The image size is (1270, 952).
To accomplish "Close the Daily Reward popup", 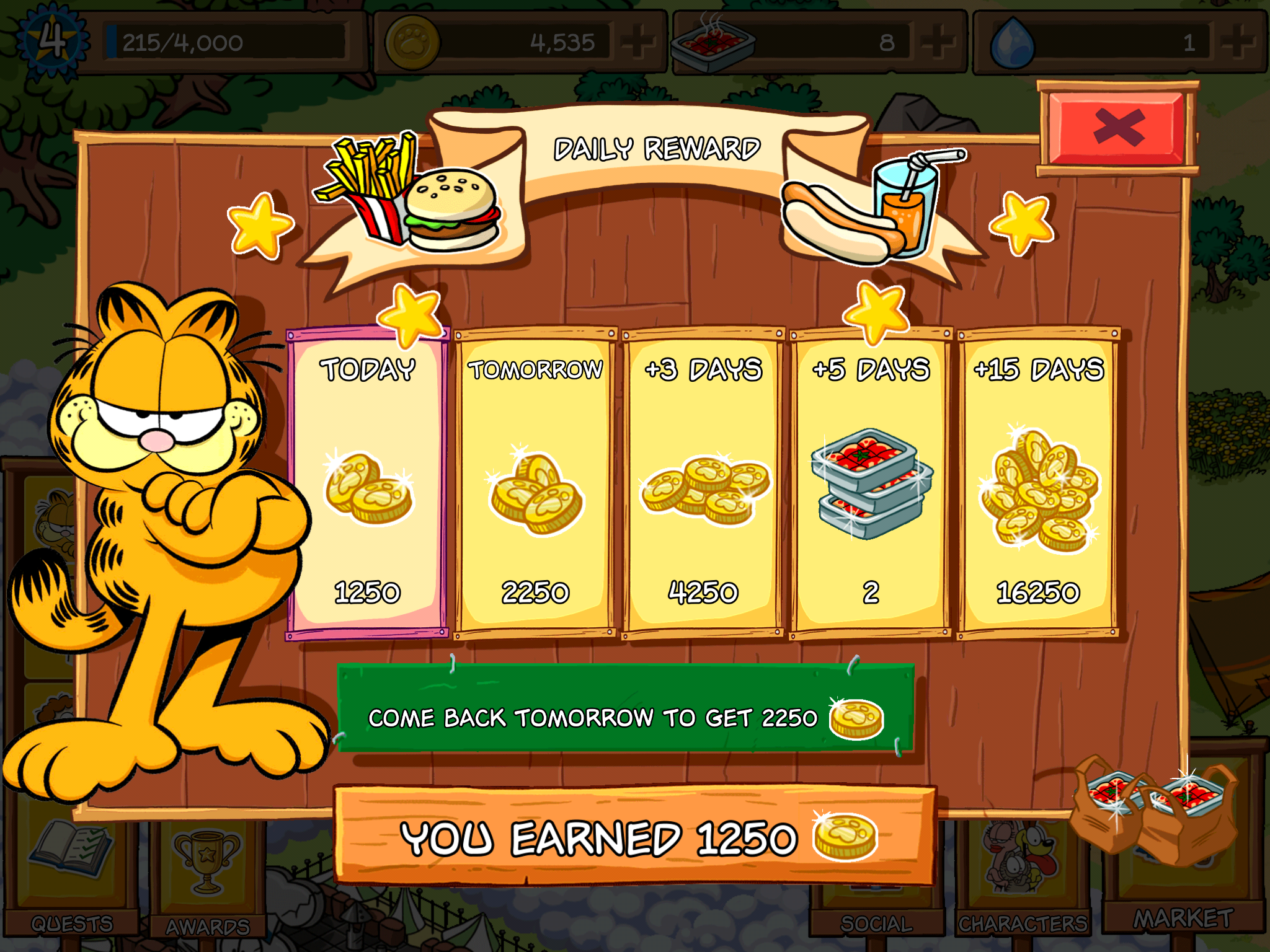I will (1119, 128).
